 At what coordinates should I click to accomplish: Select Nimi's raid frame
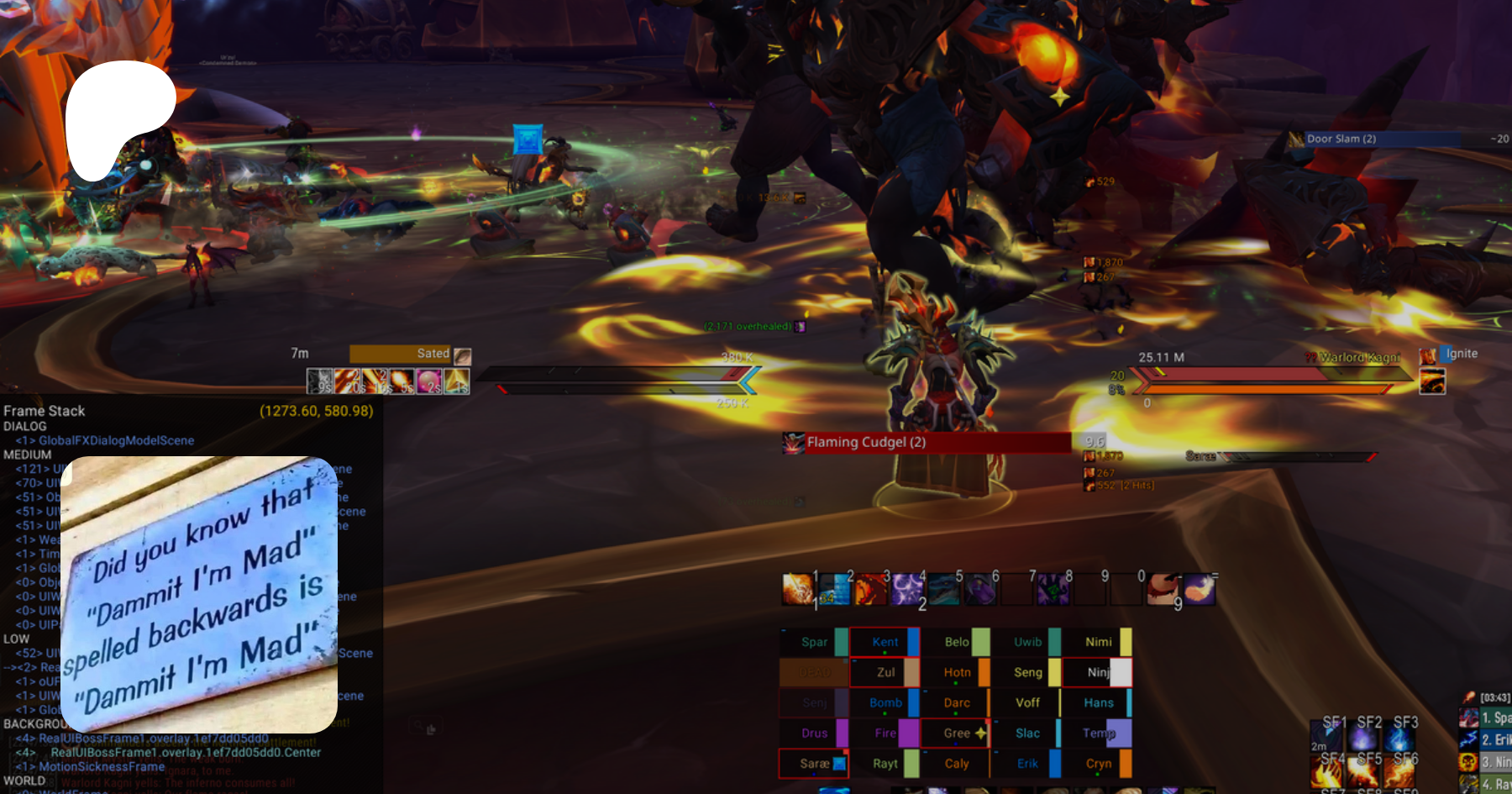coord(1098,642)
